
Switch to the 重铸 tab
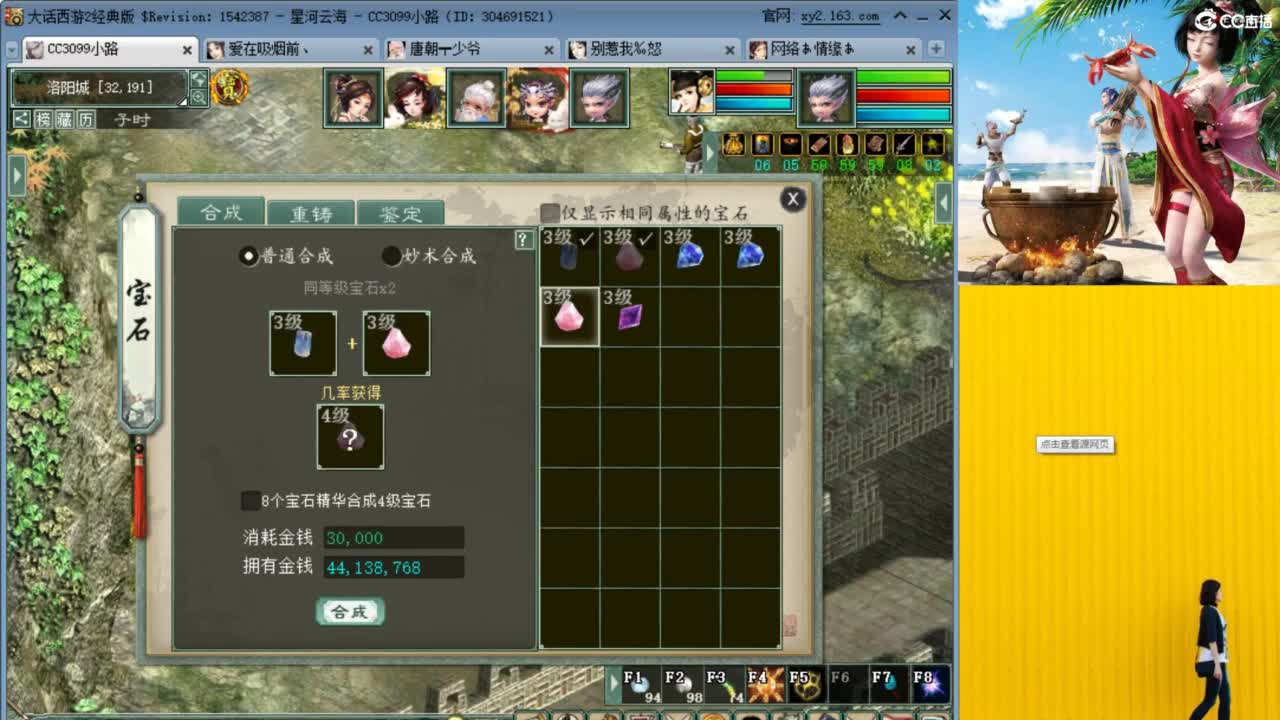pos(311,212)
